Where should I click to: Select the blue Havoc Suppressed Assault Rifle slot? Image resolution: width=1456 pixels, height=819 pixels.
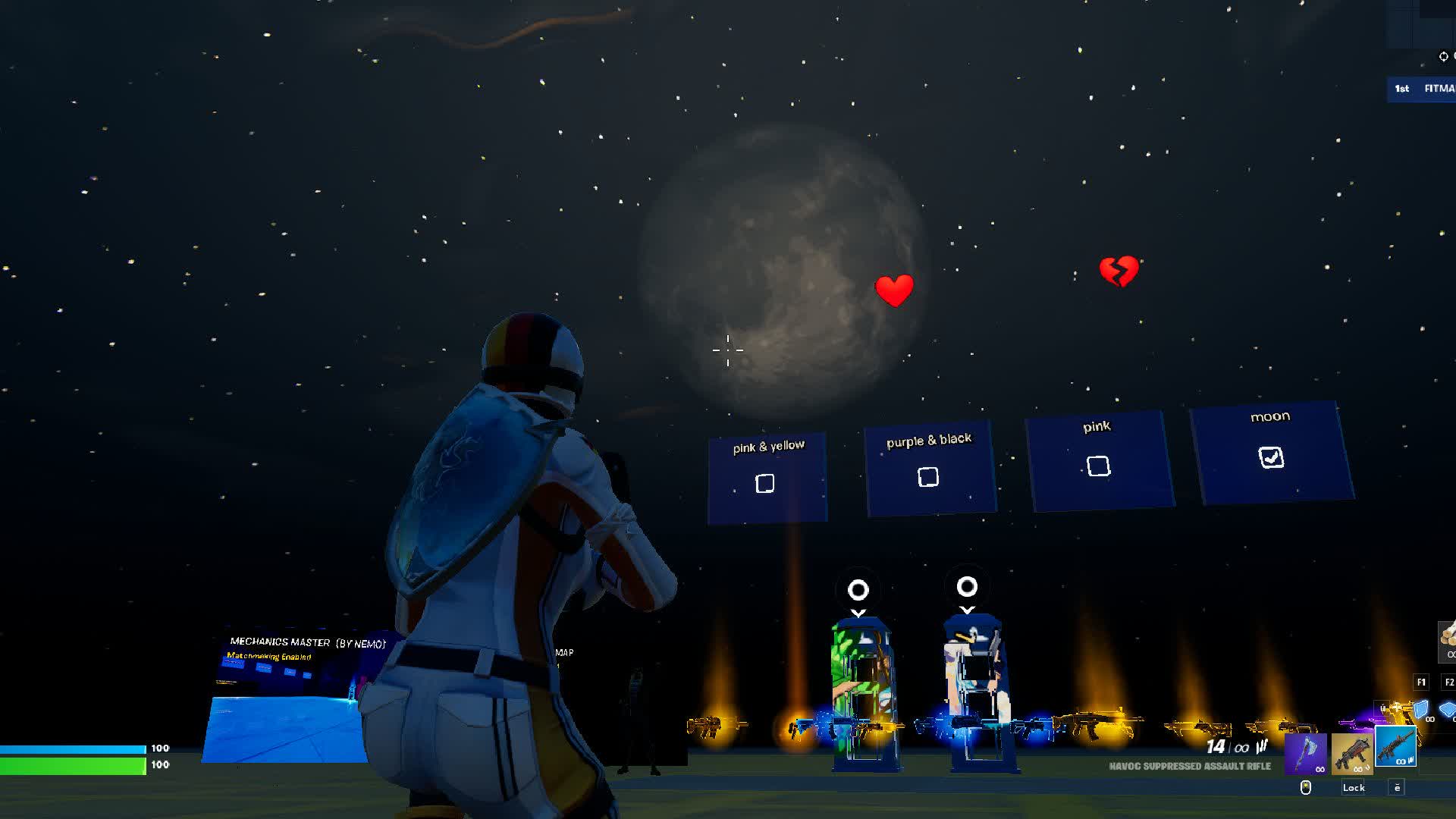tap(1396, 747)
